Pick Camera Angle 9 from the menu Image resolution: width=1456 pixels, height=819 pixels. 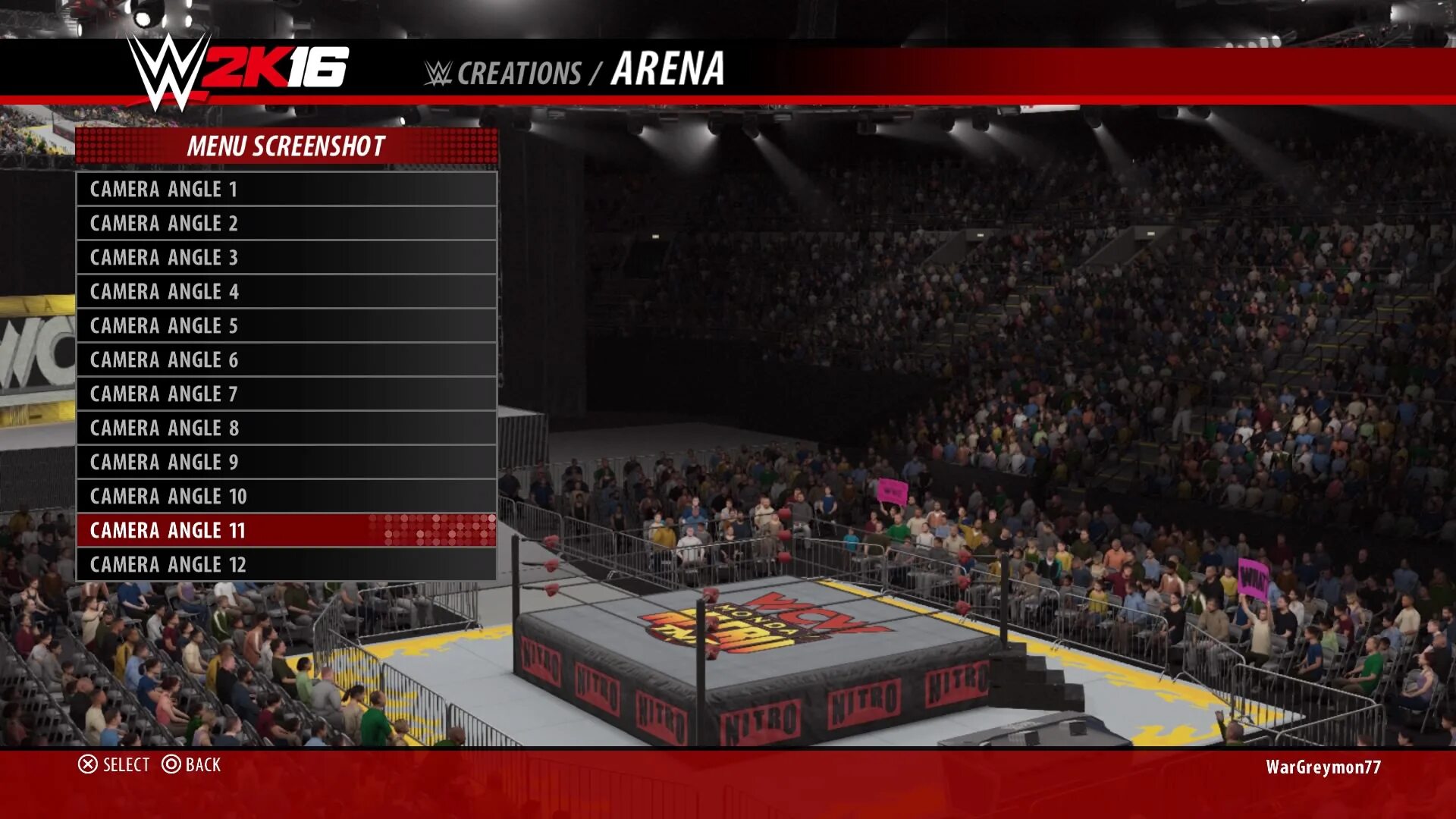coord(286,462)
